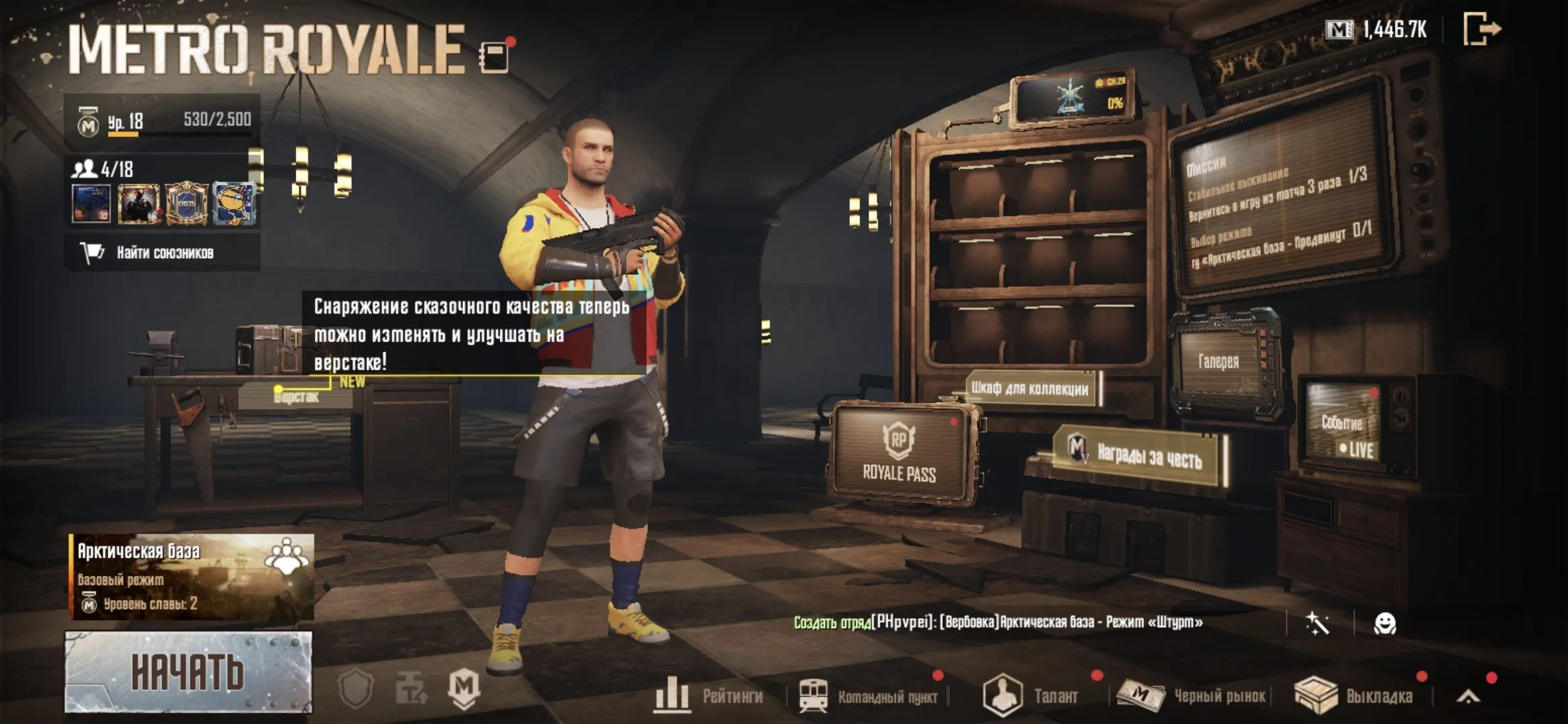Click the emote smiley face icon

(x=1386, y=621)
